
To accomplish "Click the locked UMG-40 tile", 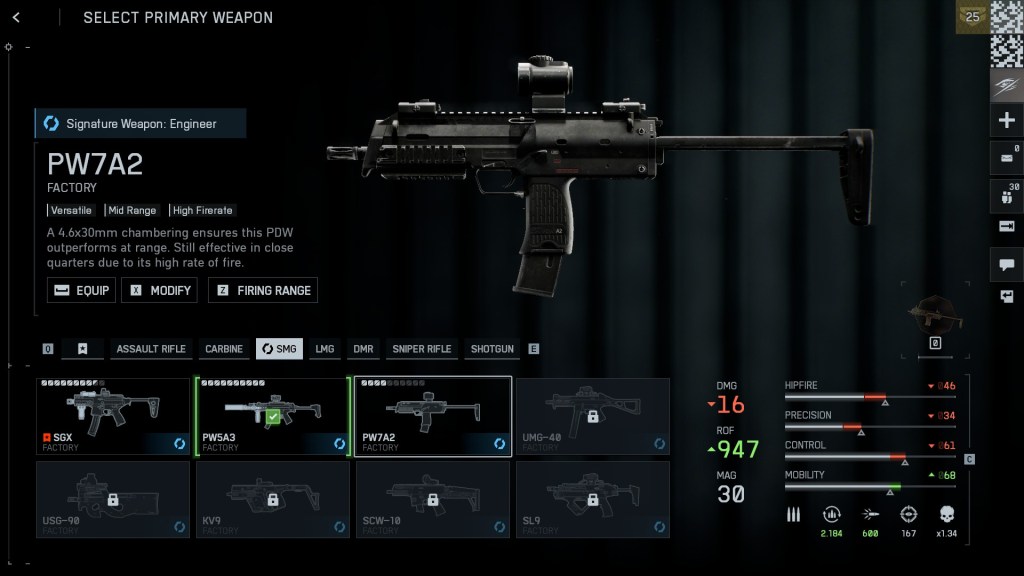I will click(593, 416).
